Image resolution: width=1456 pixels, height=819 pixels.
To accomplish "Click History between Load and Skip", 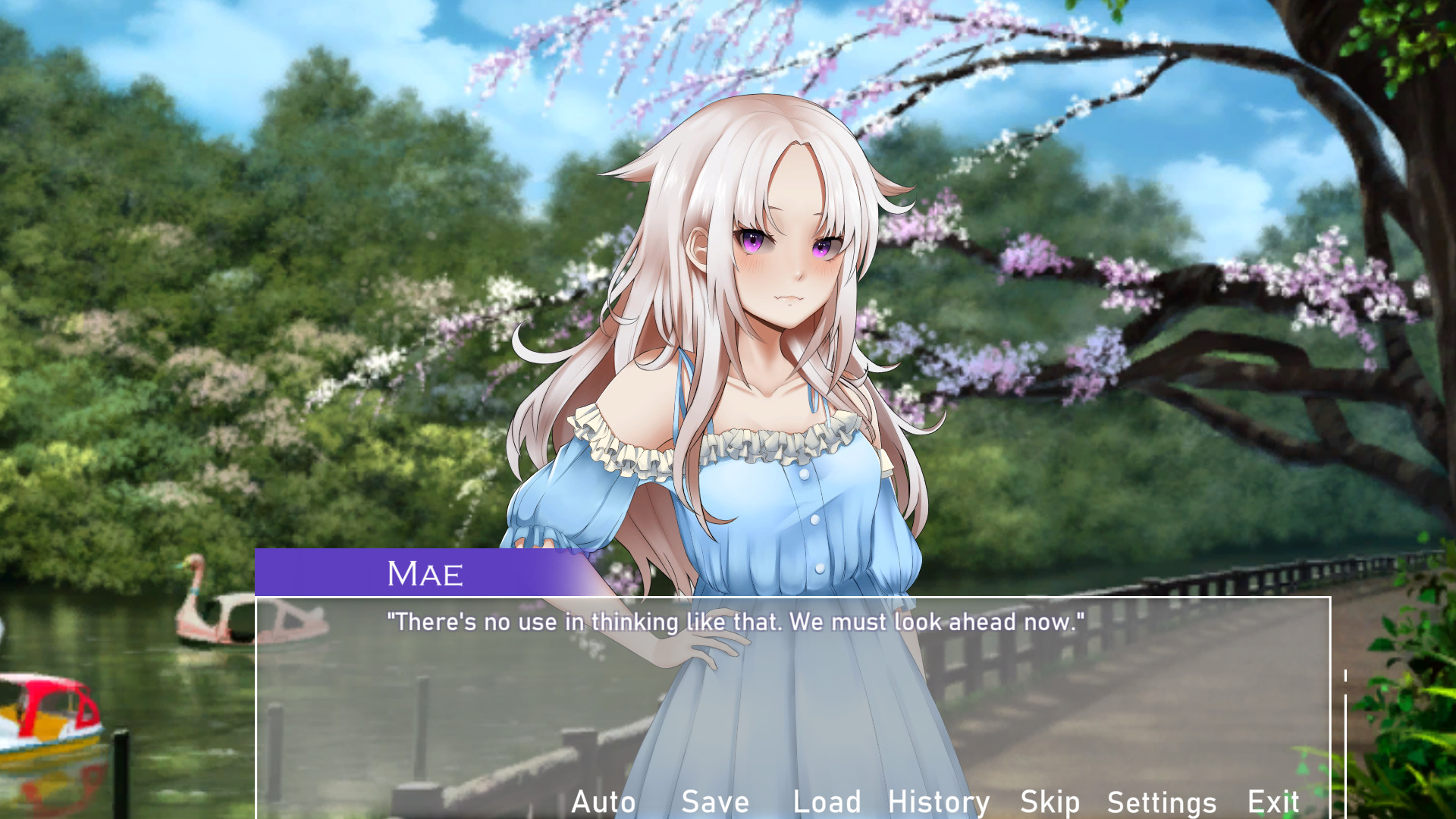I will coord(938,802).
